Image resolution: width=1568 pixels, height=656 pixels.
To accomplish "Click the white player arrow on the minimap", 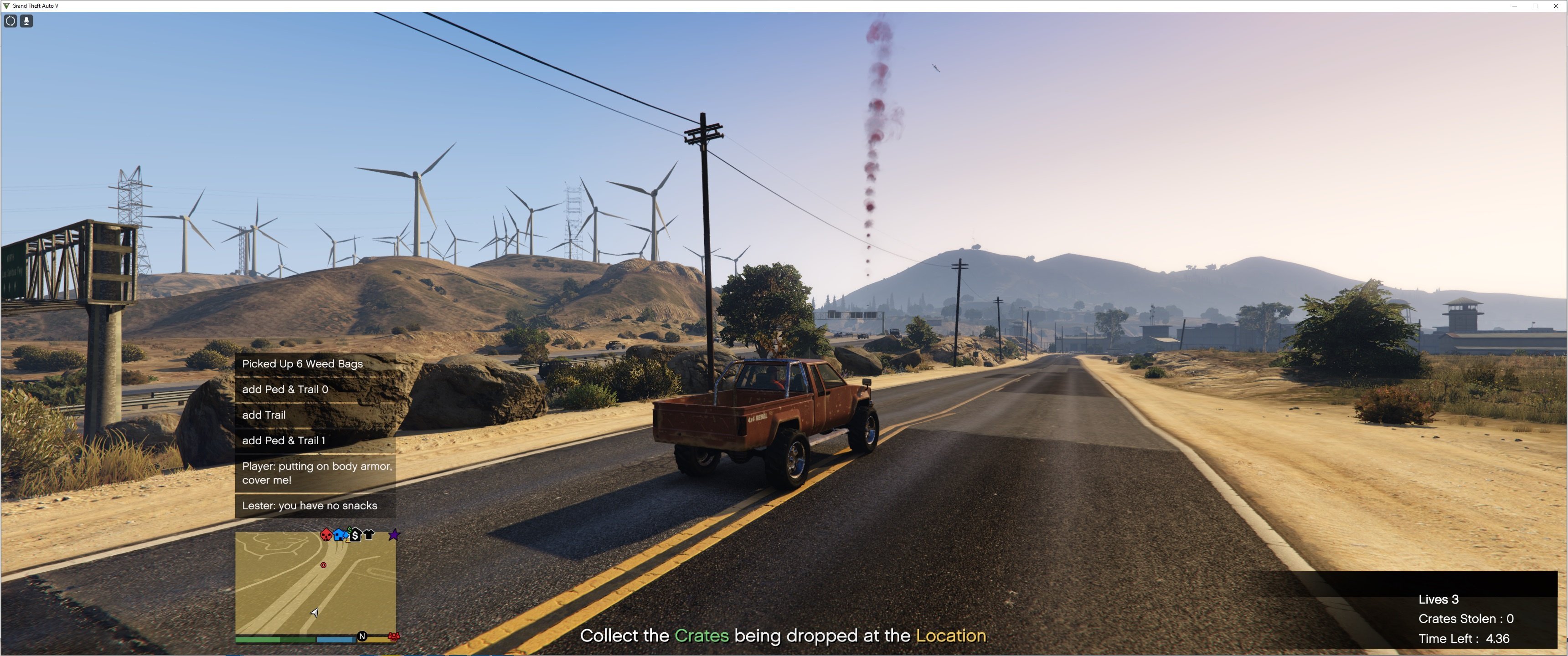I will [x=315, y=612].
